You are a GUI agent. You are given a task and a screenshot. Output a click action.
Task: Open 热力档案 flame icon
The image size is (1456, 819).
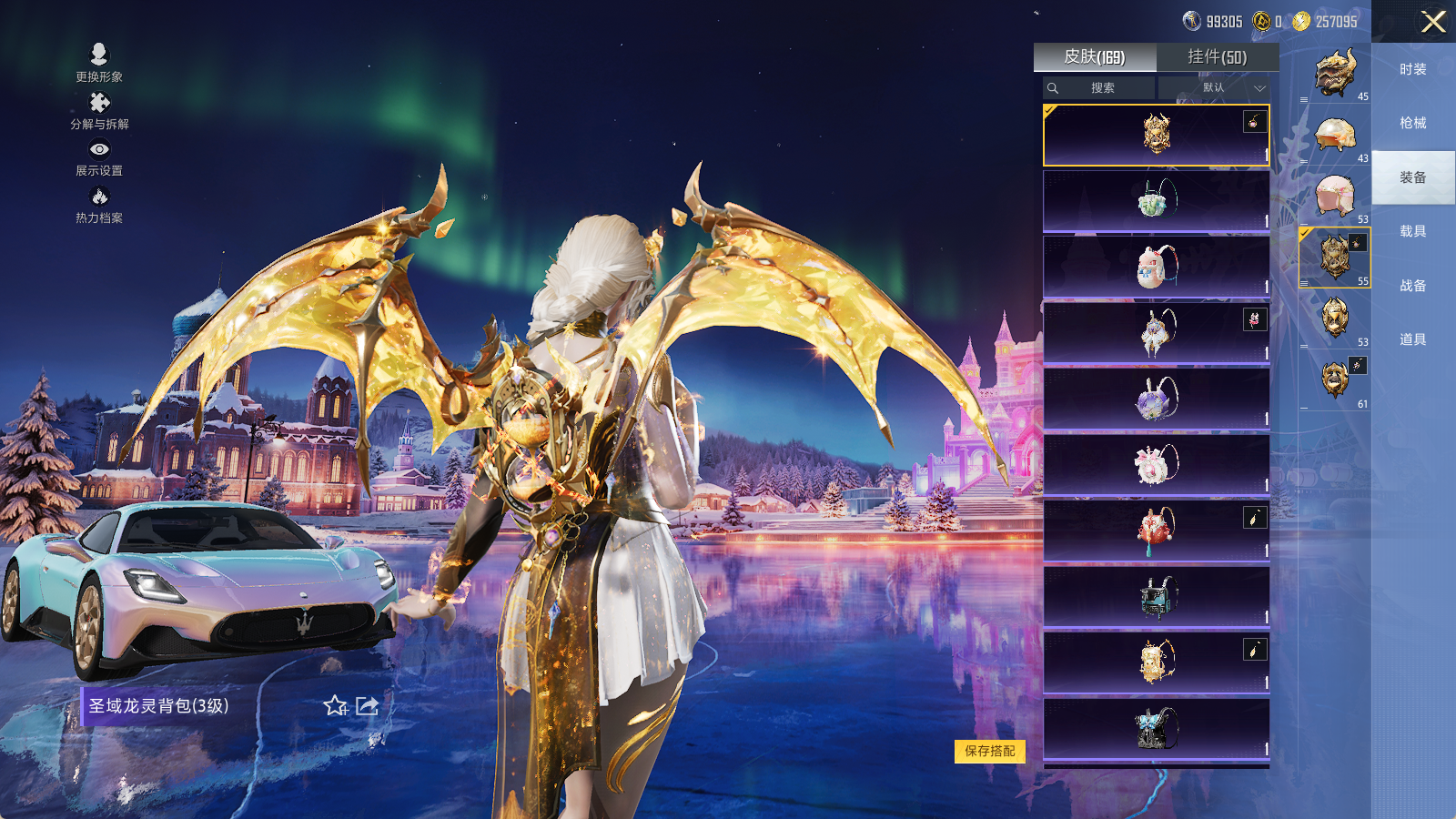coord(99,205)
